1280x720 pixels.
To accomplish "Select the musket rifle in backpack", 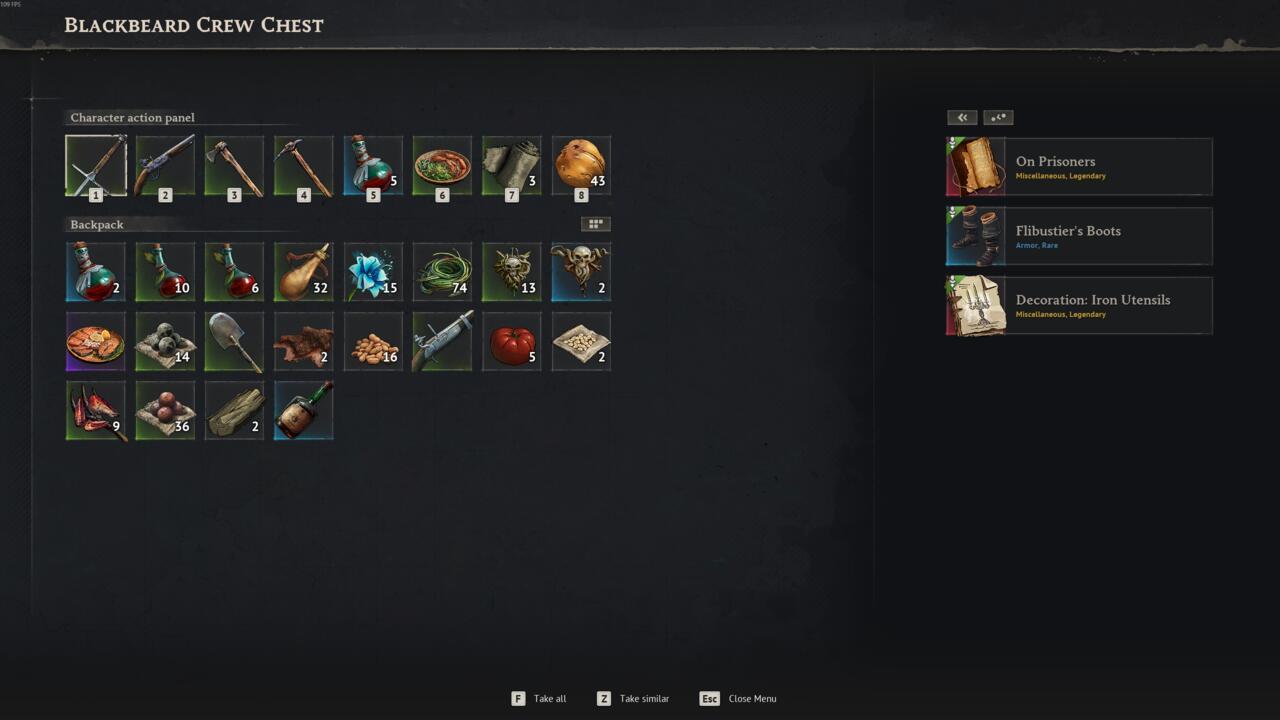I will [x=442, y=342].
